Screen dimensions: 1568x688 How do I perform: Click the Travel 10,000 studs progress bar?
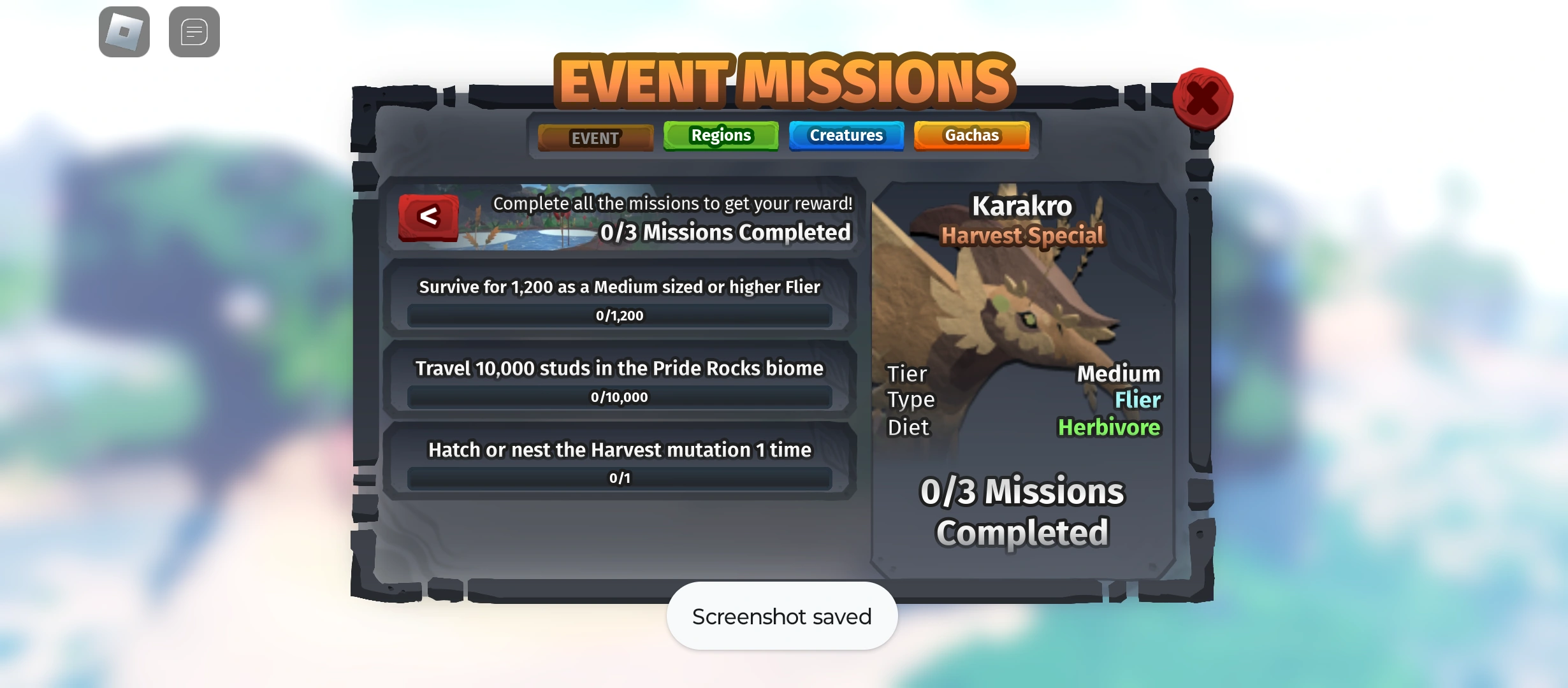point(620,396)
